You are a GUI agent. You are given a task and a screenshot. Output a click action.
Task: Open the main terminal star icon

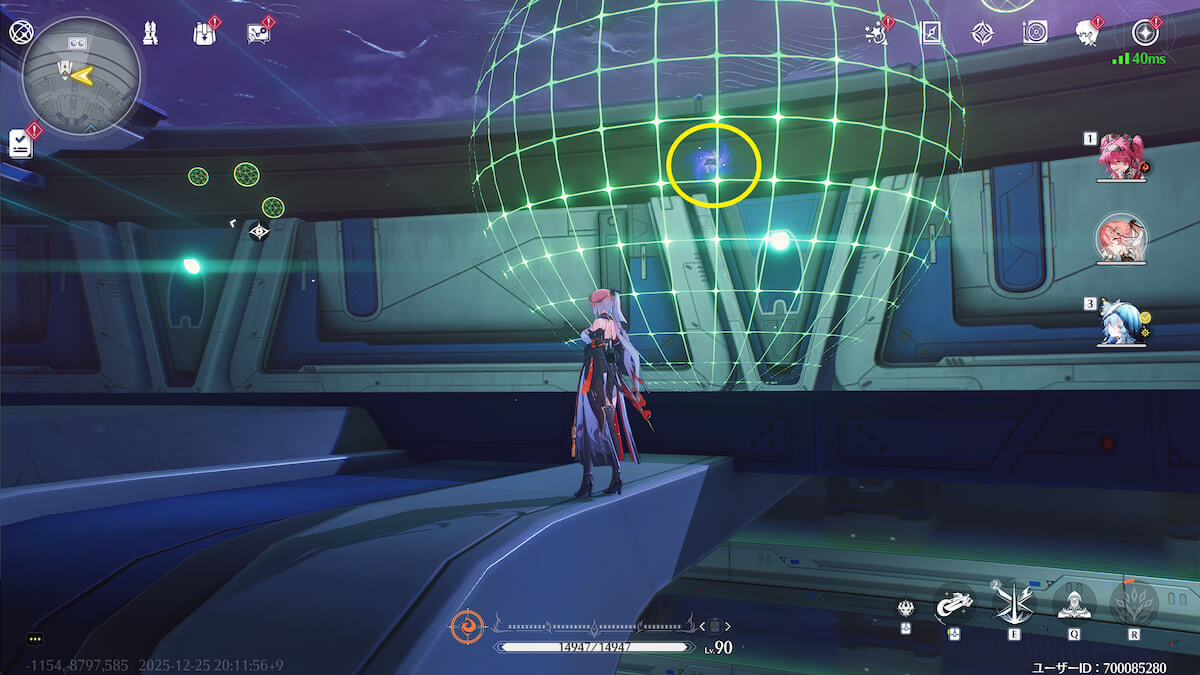pos(1143,32)
